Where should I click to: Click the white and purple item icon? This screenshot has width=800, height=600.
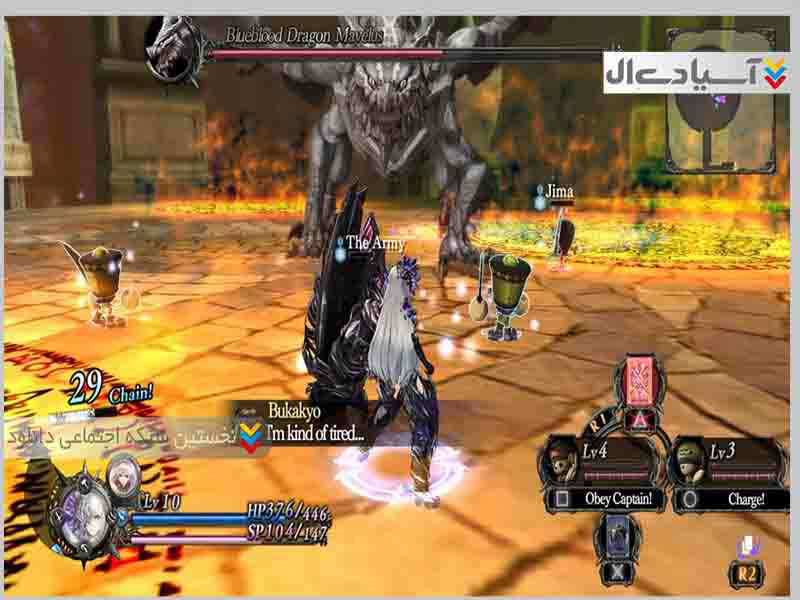[x=749, y=546]
